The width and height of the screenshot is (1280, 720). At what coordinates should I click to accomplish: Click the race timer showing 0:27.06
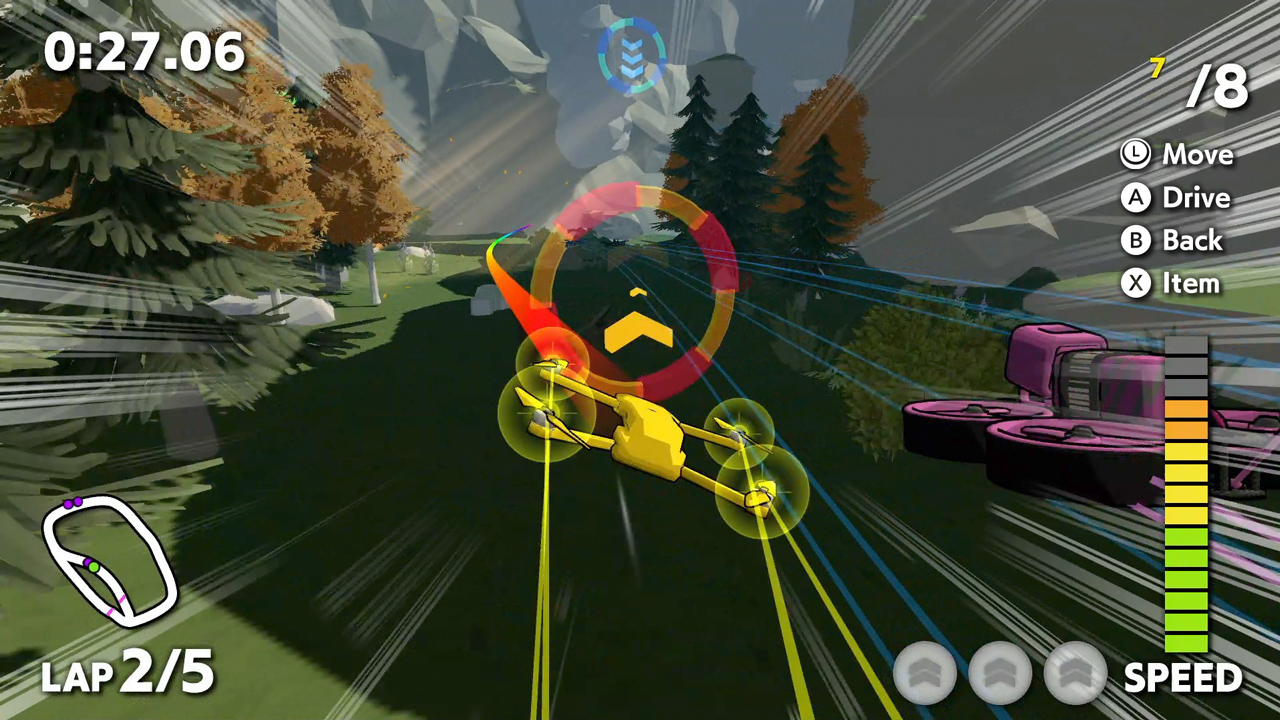coord(145,52)
